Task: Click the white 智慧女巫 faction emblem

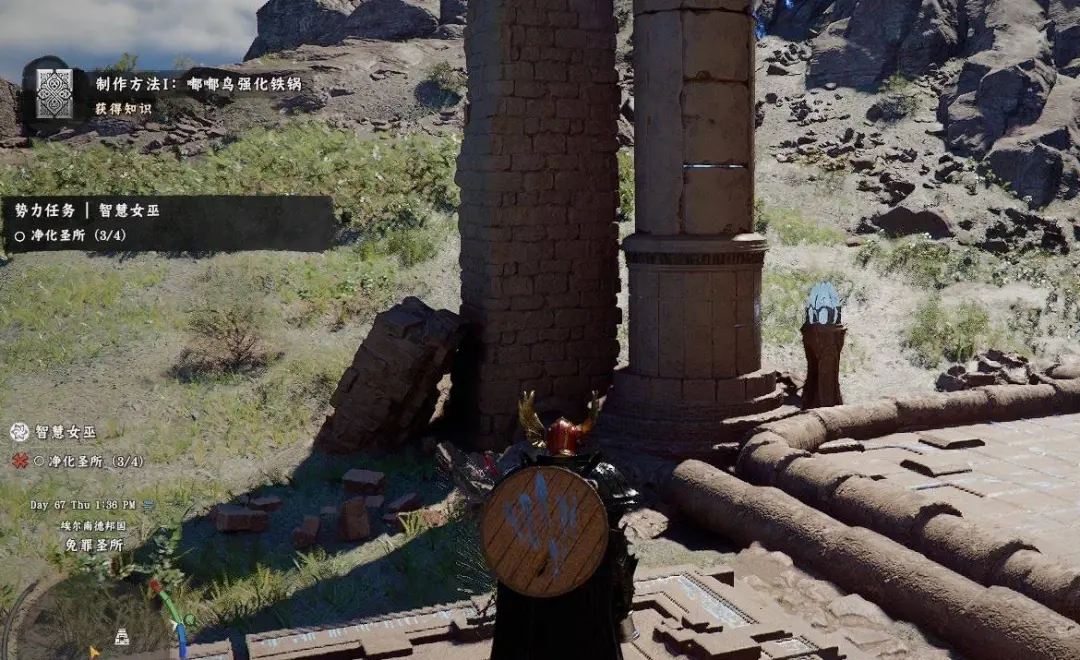Action: [19, 432]
